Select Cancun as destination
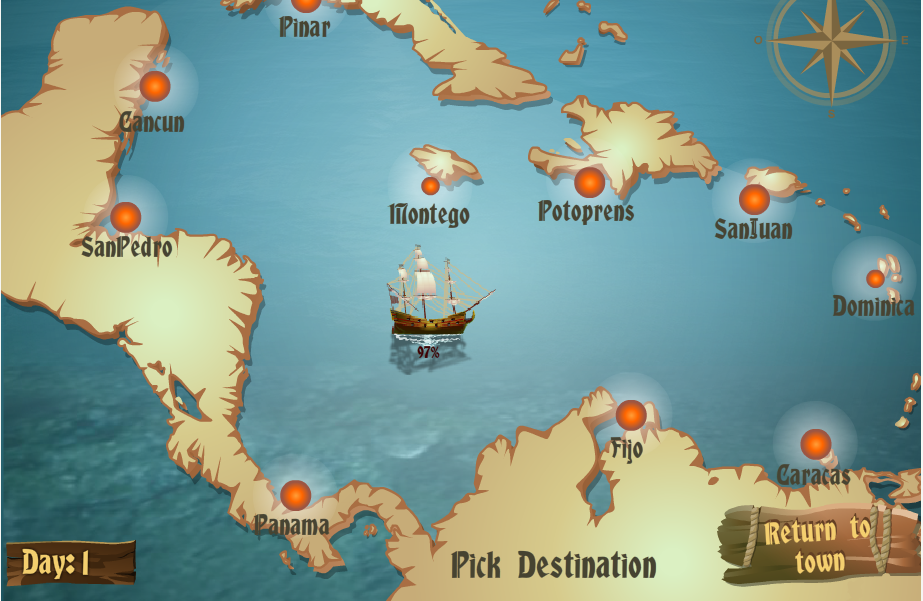The image size is (923, 601). point(155,87)
